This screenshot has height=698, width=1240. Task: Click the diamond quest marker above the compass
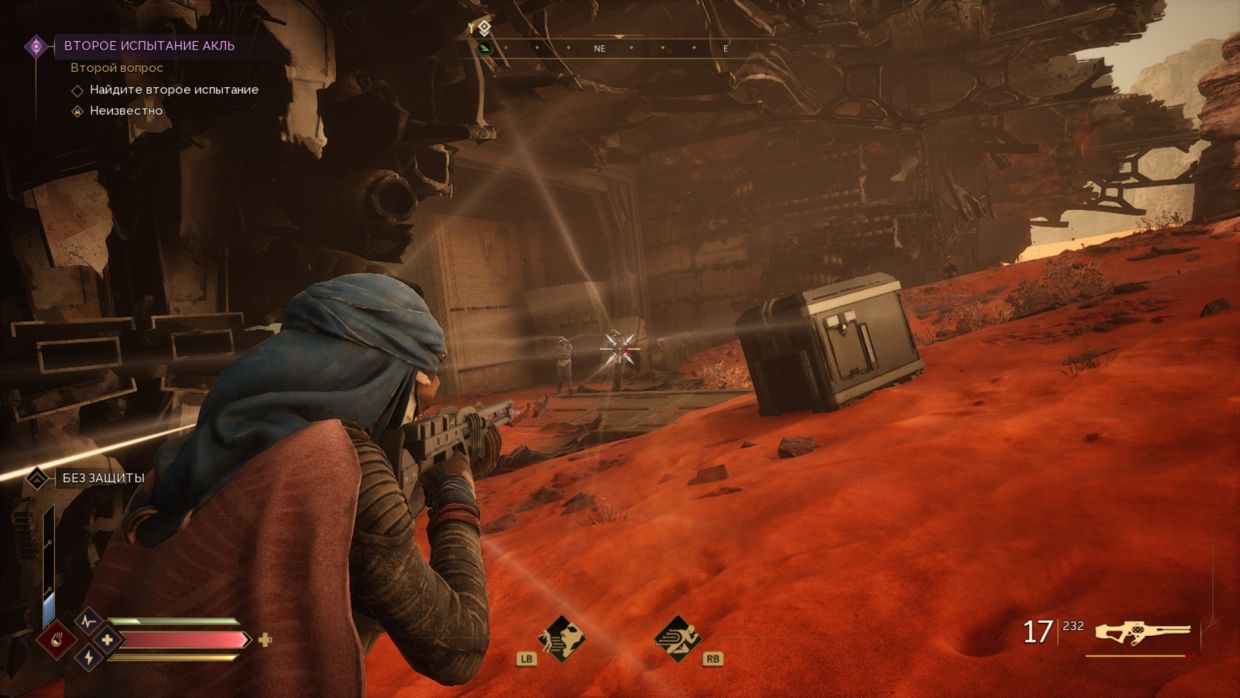tap(484, 28)
